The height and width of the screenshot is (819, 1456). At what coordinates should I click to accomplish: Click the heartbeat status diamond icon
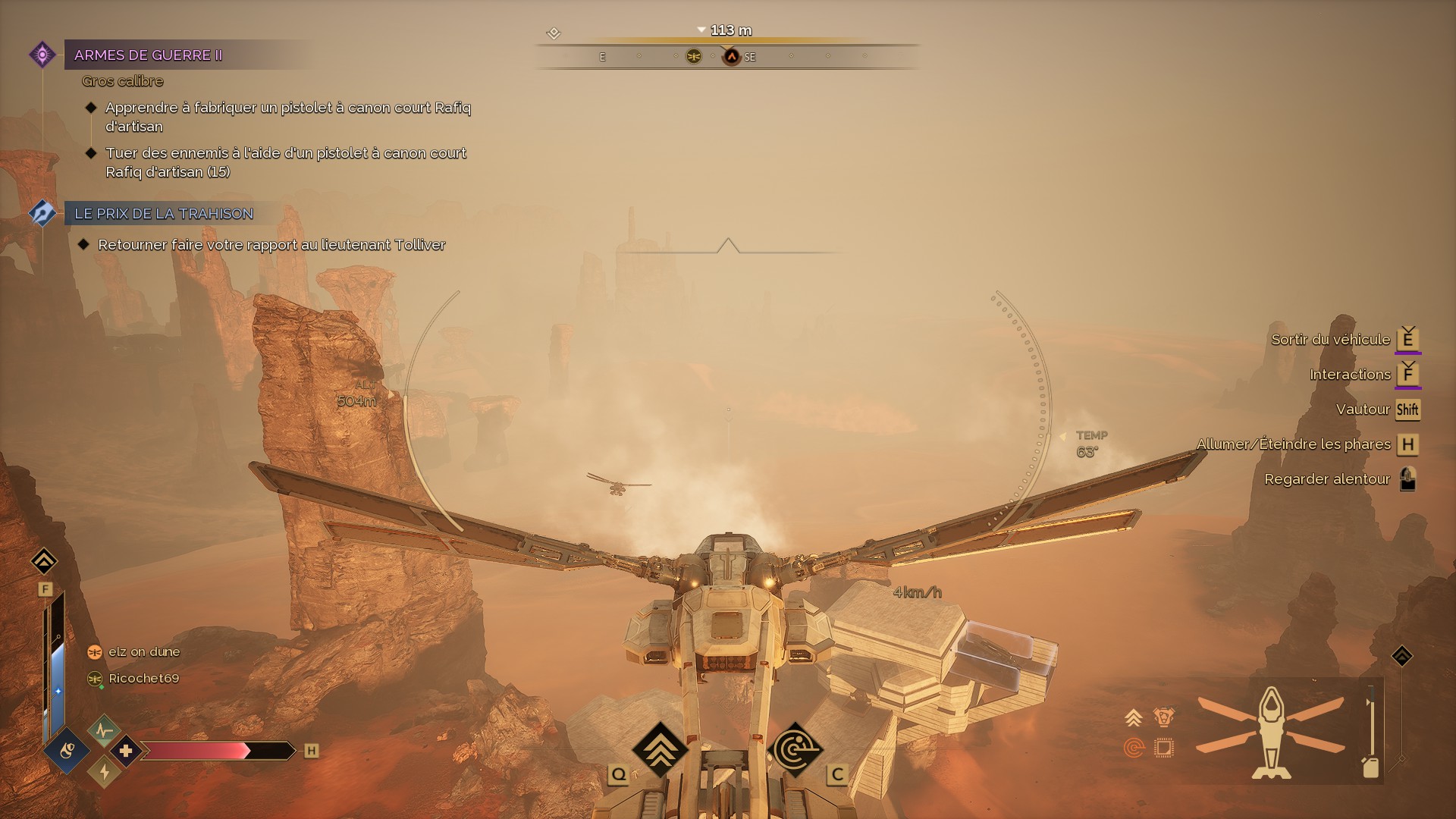click(x=104, y=731)
